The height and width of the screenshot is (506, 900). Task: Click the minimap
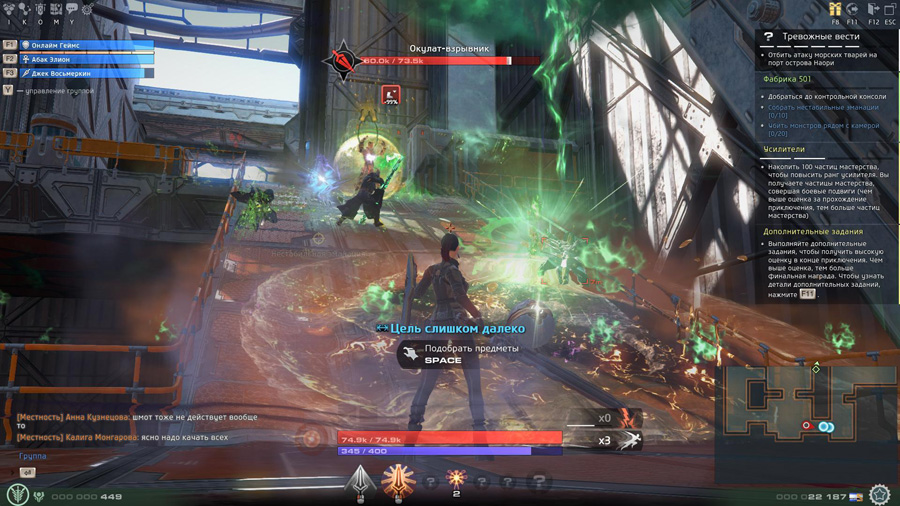coord(806,415)
